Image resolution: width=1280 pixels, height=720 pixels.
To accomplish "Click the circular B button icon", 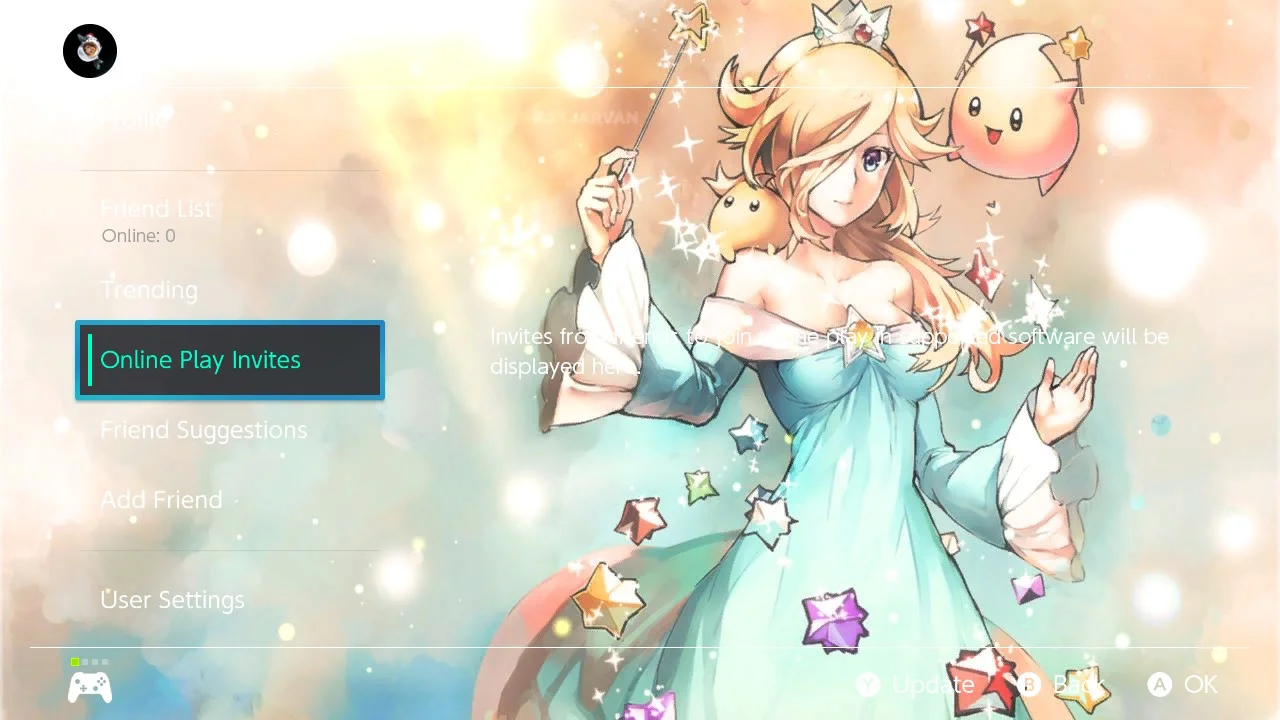I will tap(1029, 685).
